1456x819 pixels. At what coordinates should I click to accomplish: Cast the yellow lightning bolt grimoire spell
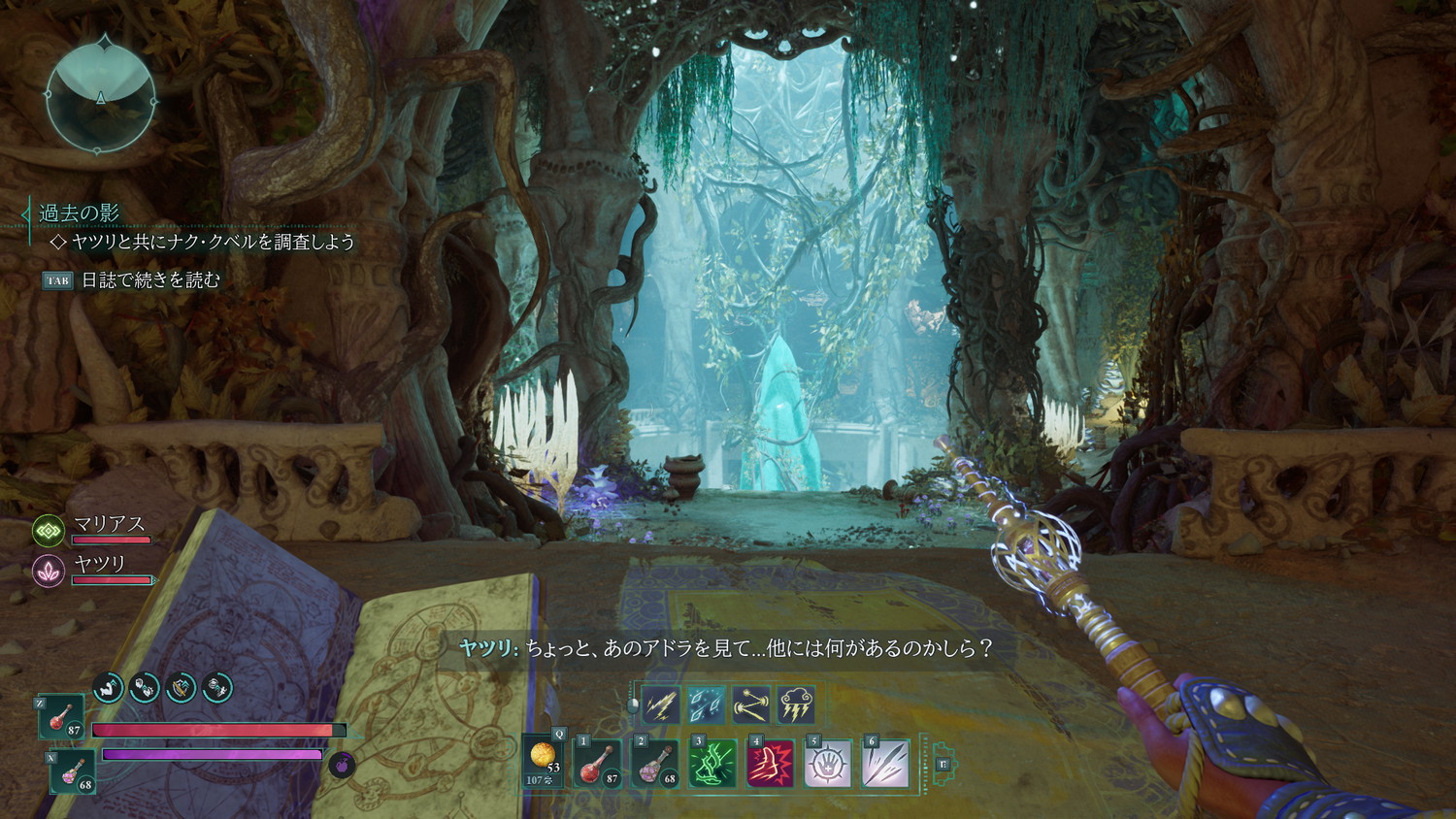[x=661, y=704]
